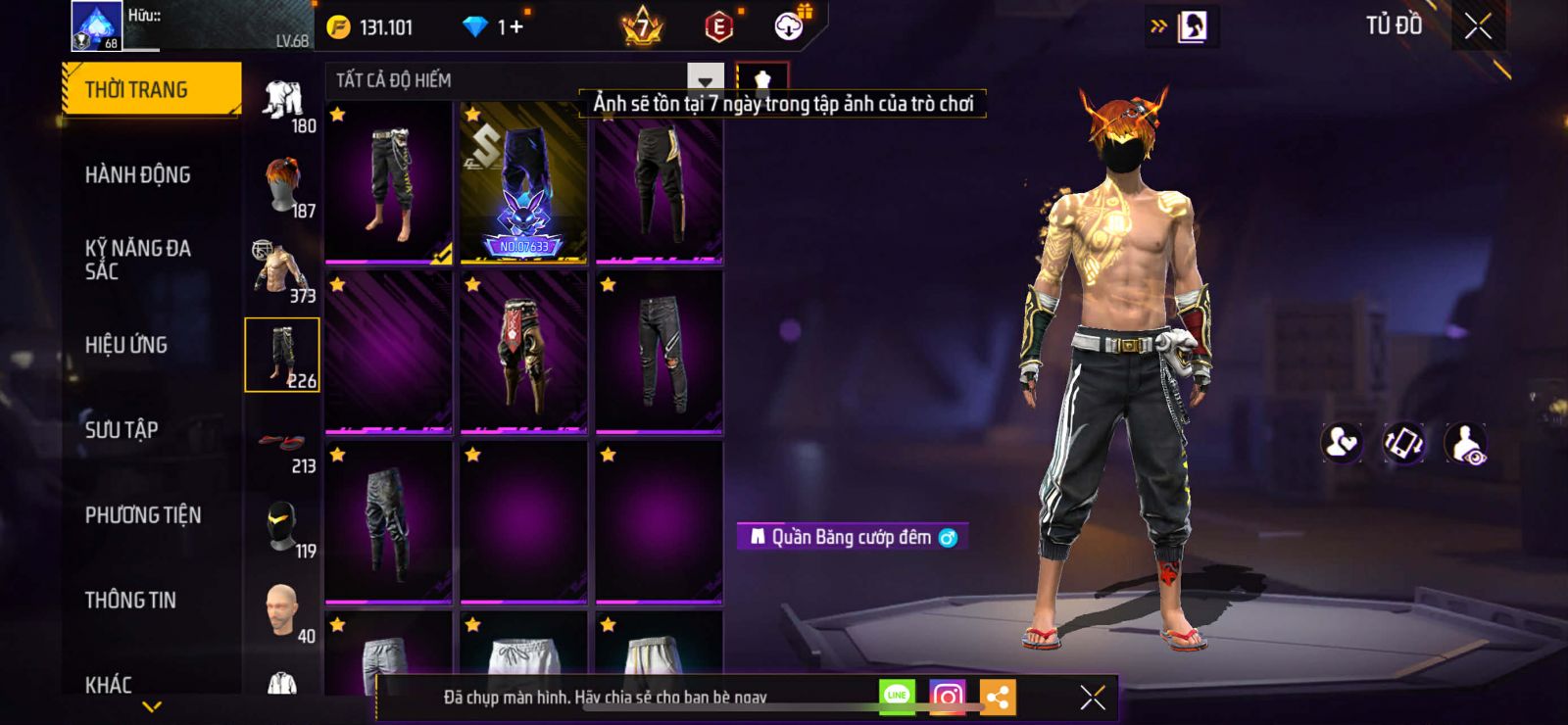Viewport: 1568px width, 725px height.
Task: Select the tops category showing 373
Action: coord(282,270)
